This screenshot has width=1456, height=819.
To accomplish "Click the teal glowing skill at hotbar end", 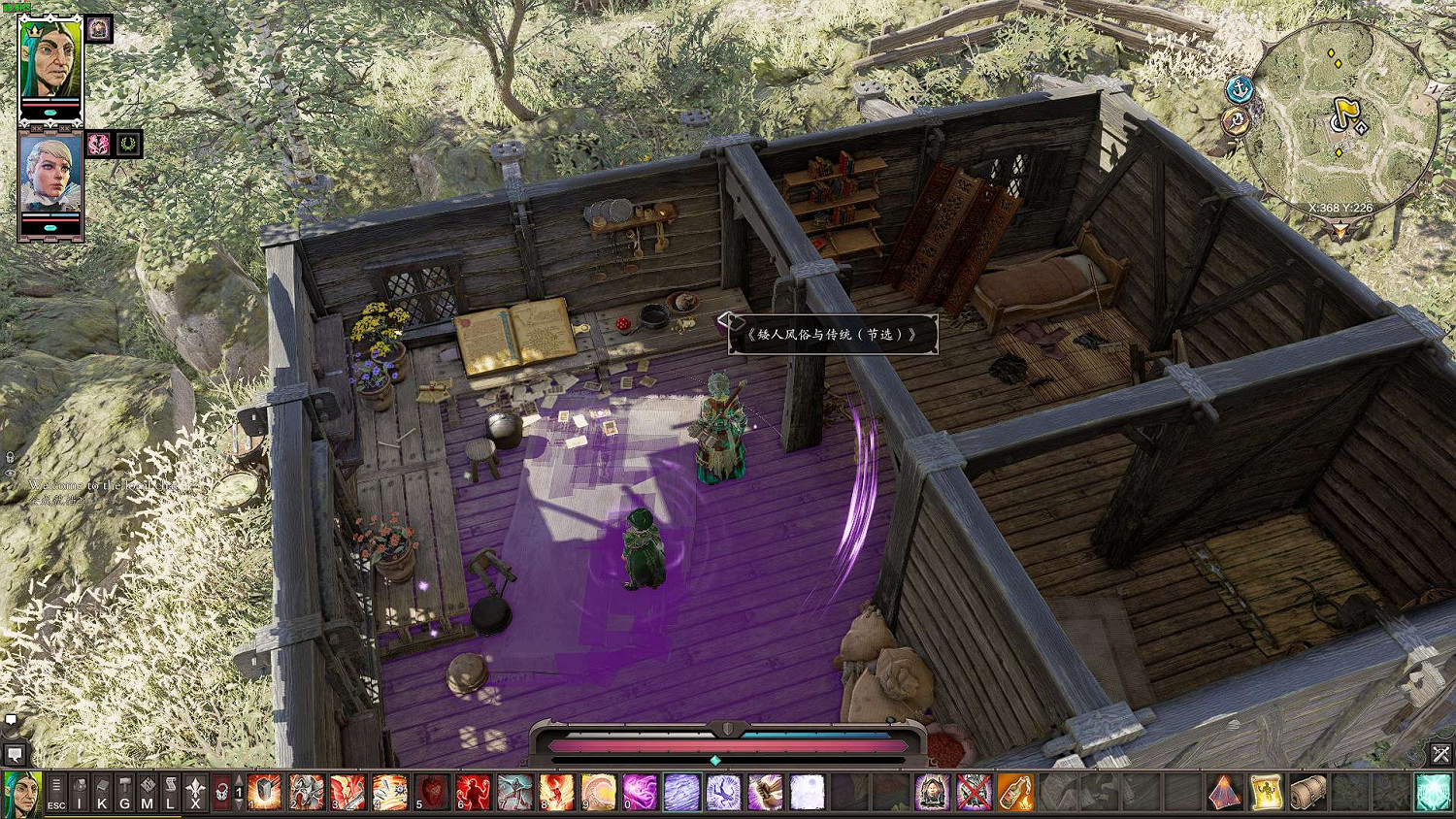I will point(1433,793).
